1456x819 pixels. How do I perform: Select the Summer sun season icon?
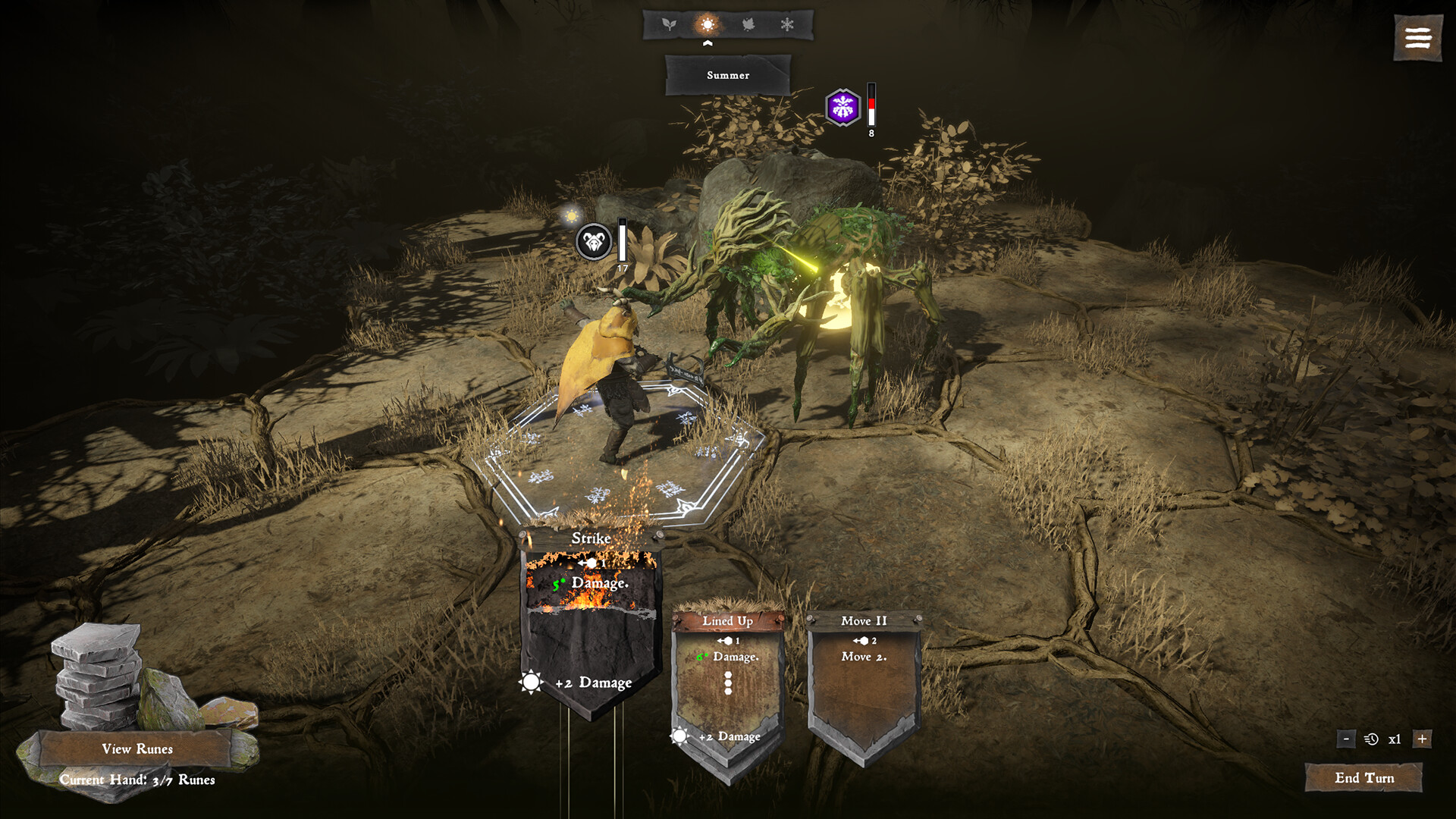click(708, 25)
